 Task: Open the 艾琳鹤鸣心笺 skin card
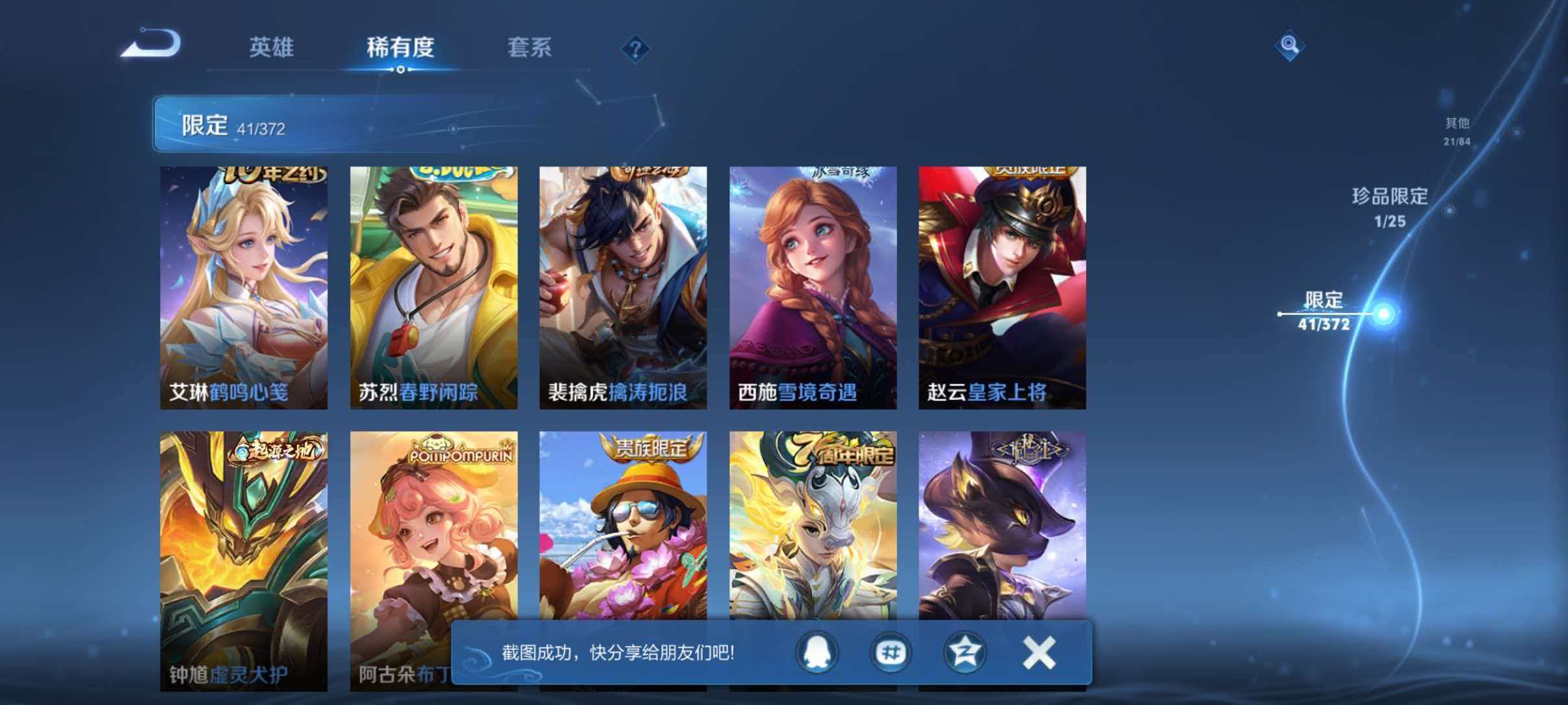(244, 286)
